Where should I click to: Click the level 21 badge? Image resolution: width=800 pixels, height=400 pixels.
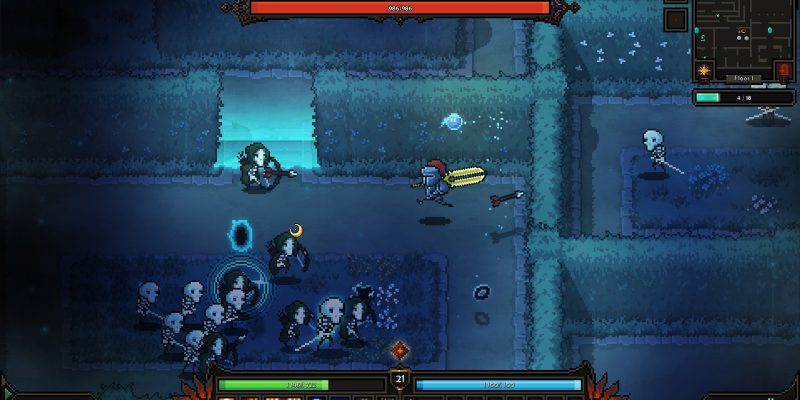pyautogui.click(x=400, y=379)
